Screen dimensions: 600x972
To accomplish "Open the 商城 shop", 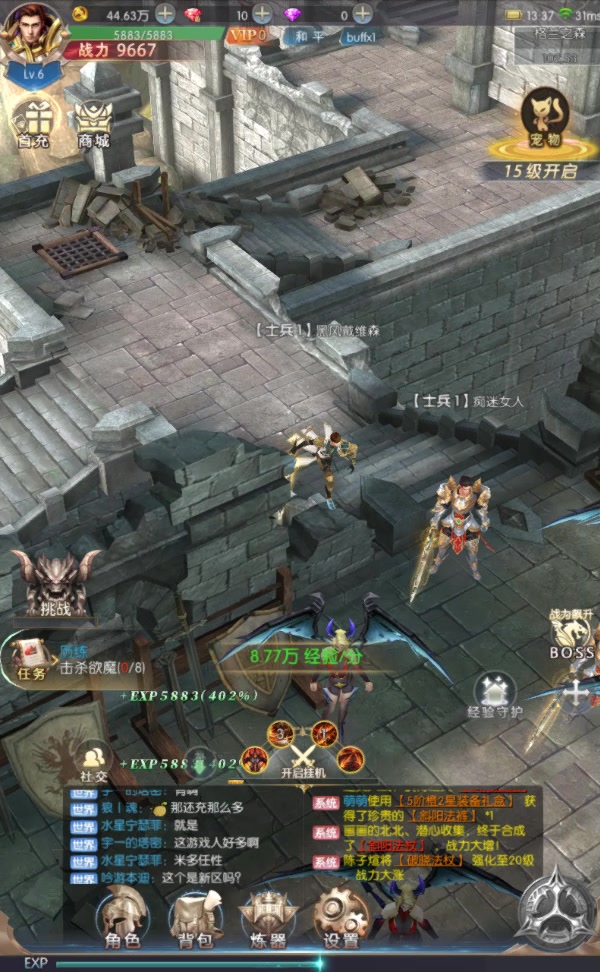I will (x=91, y=122).
